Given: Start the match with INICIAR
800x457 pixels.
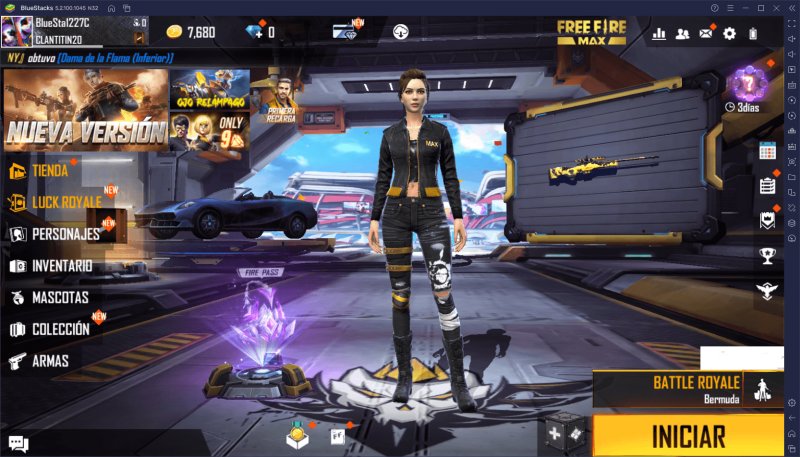Looking at the screenshot, I should tap(688, 436).
